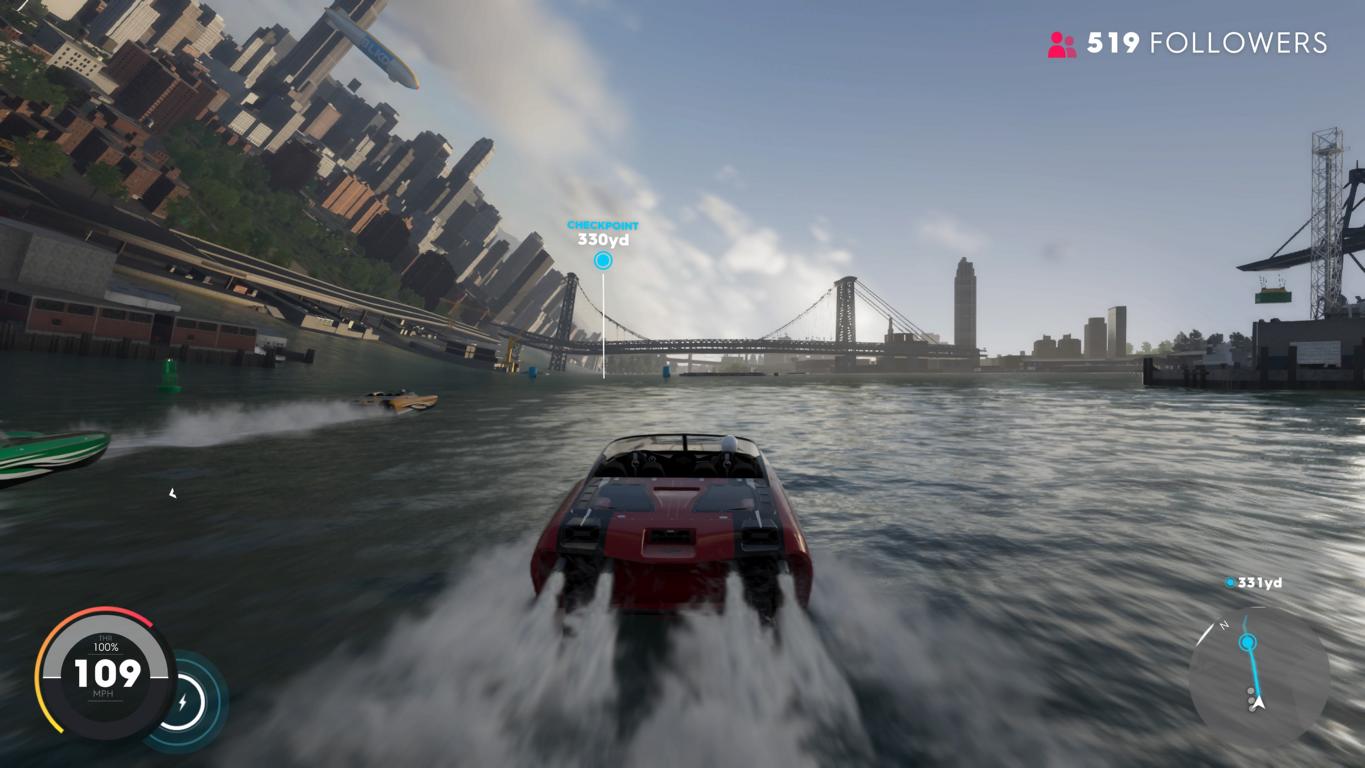Activate the lightning bolt nitro boost icon
The width and height of the screenshot is (1365, 768).
pyautogui.click(x=183, y=702)
